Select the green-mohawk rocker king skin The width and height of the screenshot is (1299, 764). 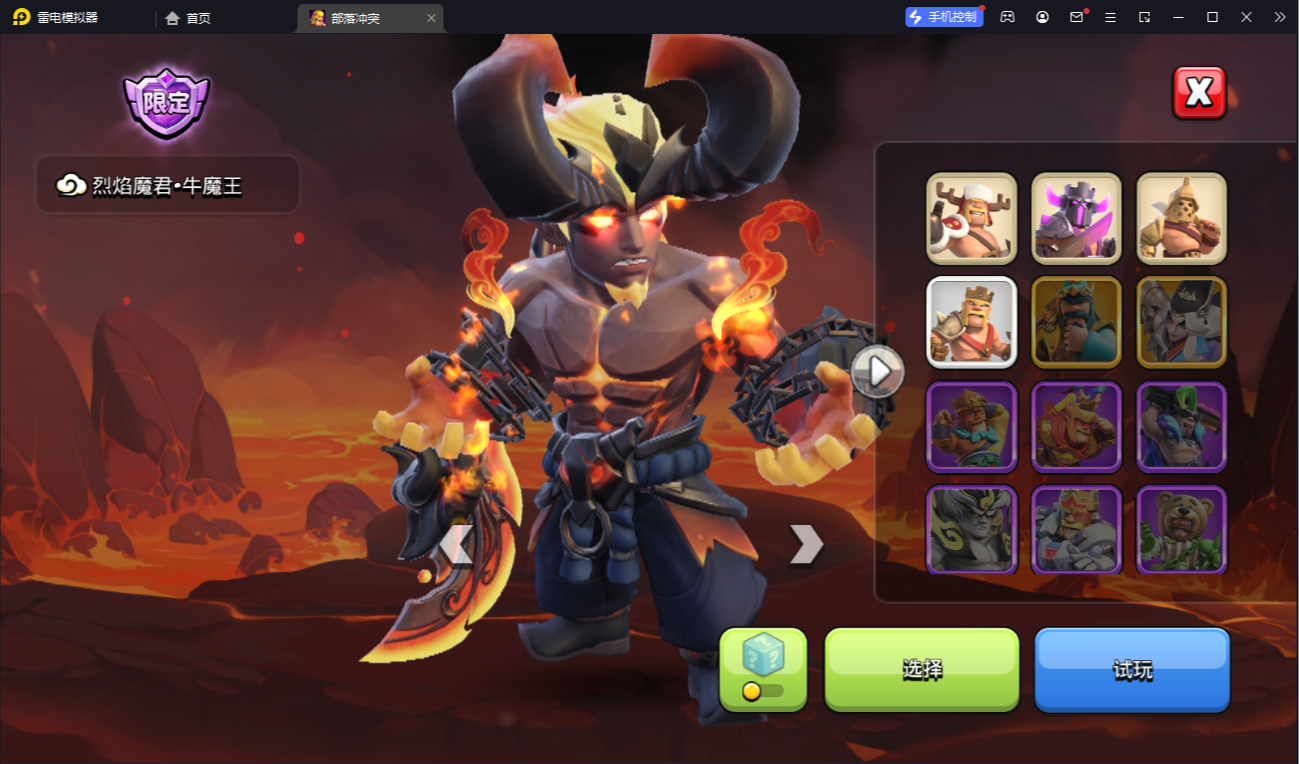[1181, 427]
